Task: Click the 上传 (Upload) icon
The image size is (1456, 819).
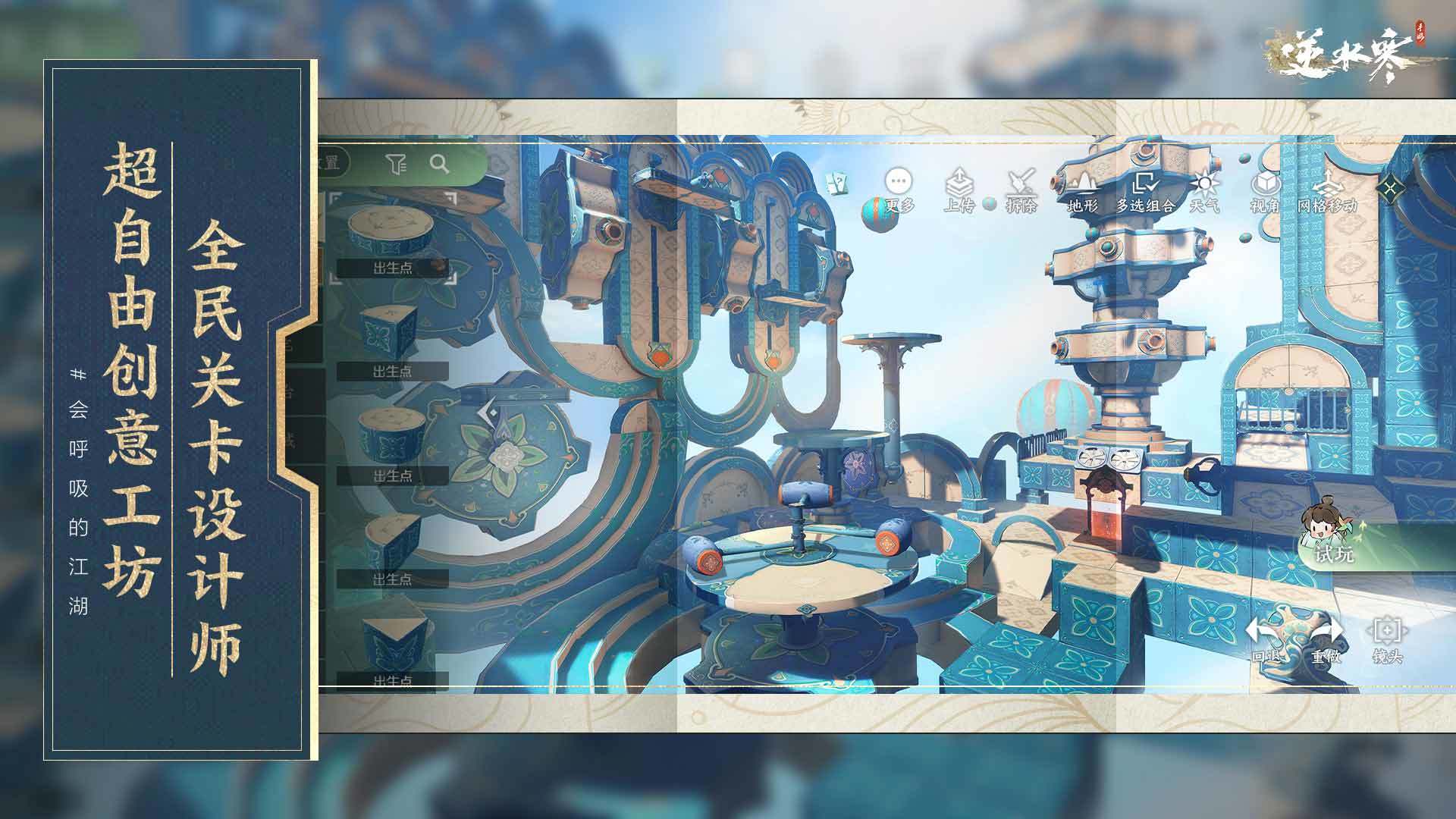Action: pos(959,180)
